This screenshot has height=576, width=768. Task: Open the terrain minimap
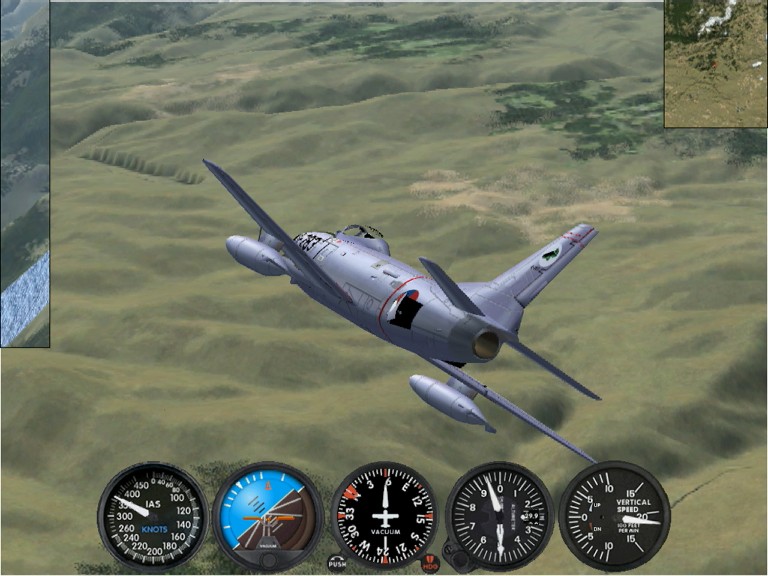715,63
